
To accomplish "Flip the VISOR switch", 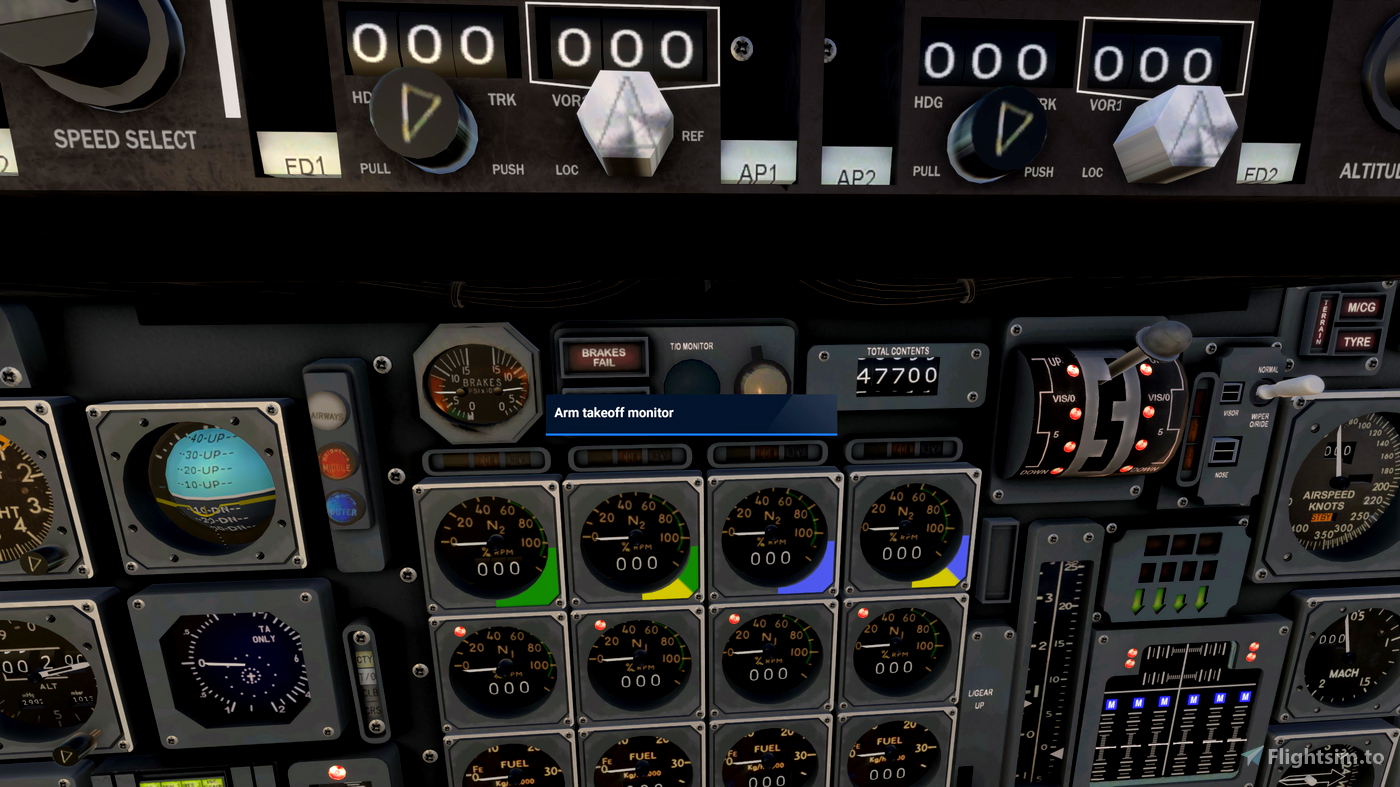I will 1231,393.
